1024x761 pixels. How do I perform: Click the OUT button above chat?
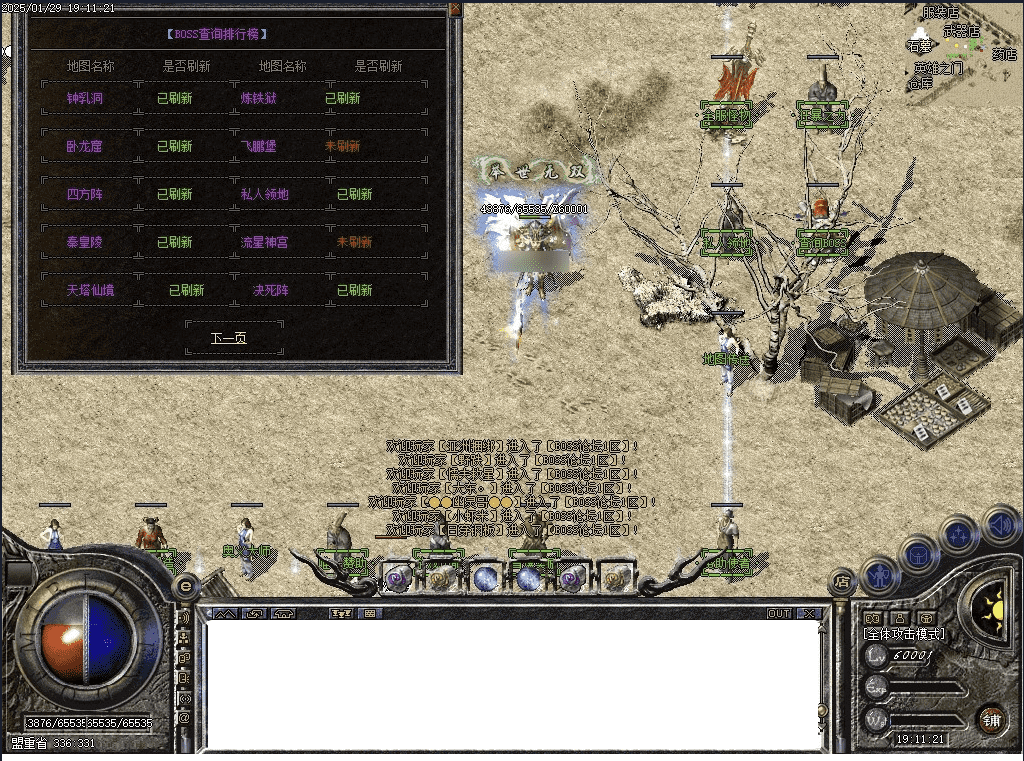point(779,613)
